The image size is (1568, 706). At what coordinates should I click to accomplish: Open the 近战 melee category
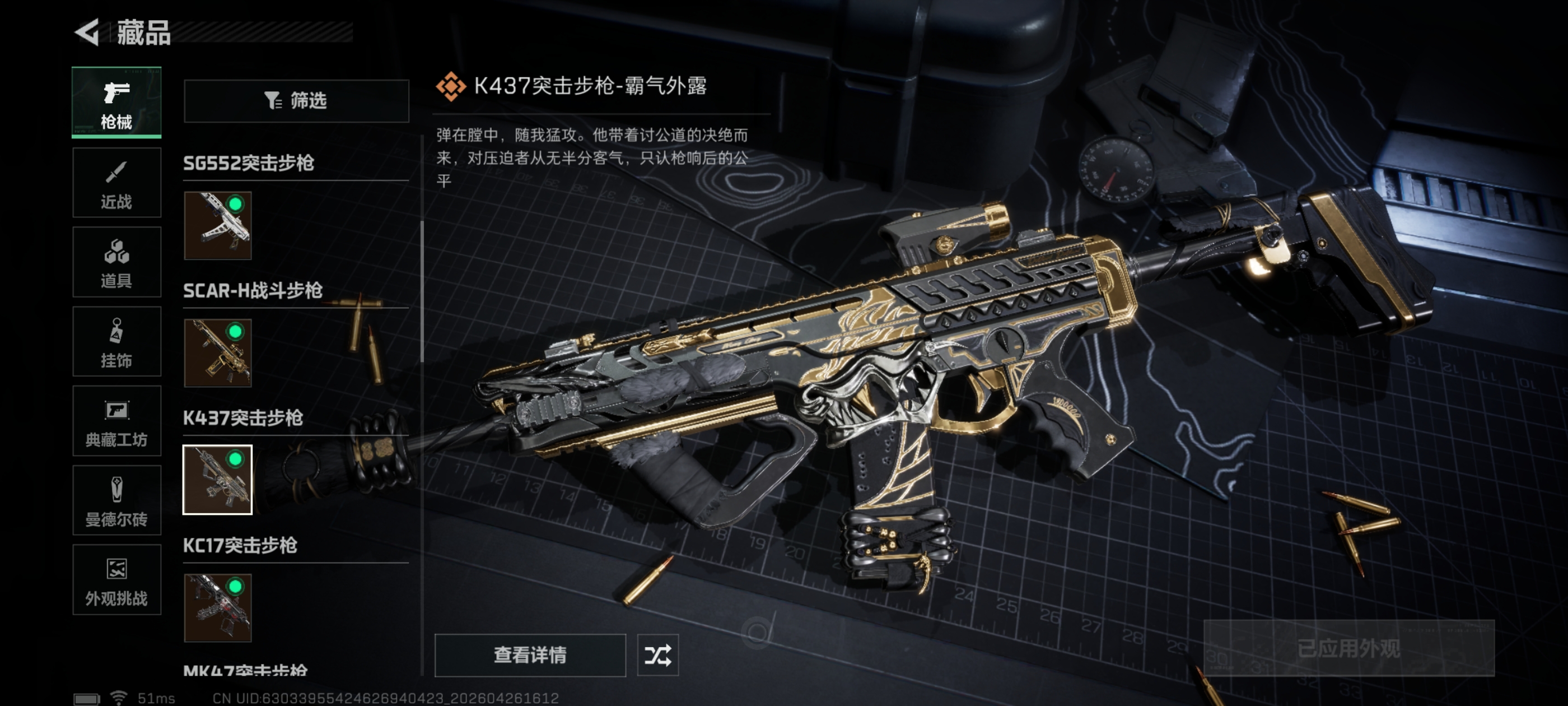point(116,183)
